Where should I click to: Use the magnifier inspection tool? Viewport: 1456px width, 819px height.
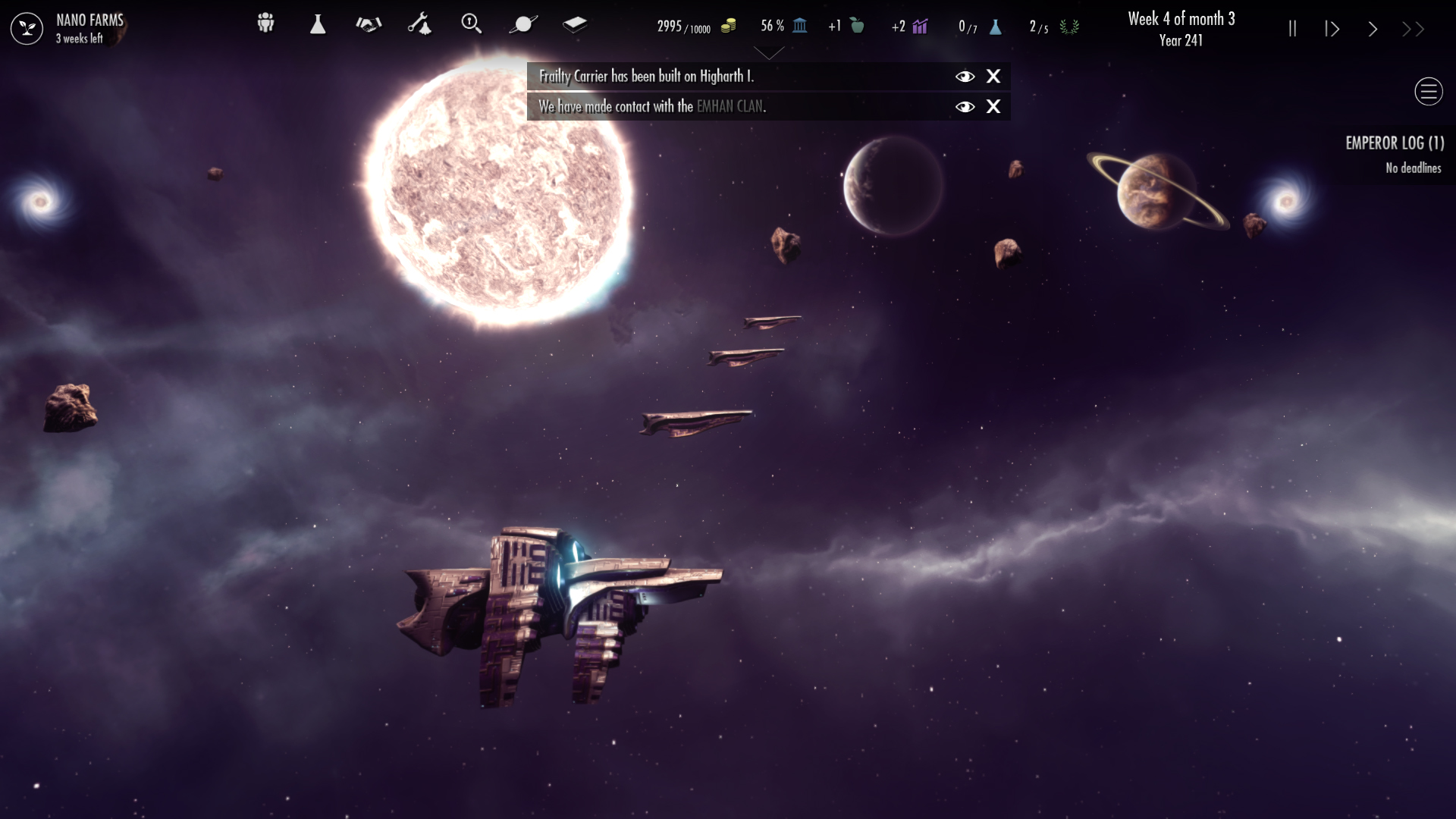tap(472, 24)
